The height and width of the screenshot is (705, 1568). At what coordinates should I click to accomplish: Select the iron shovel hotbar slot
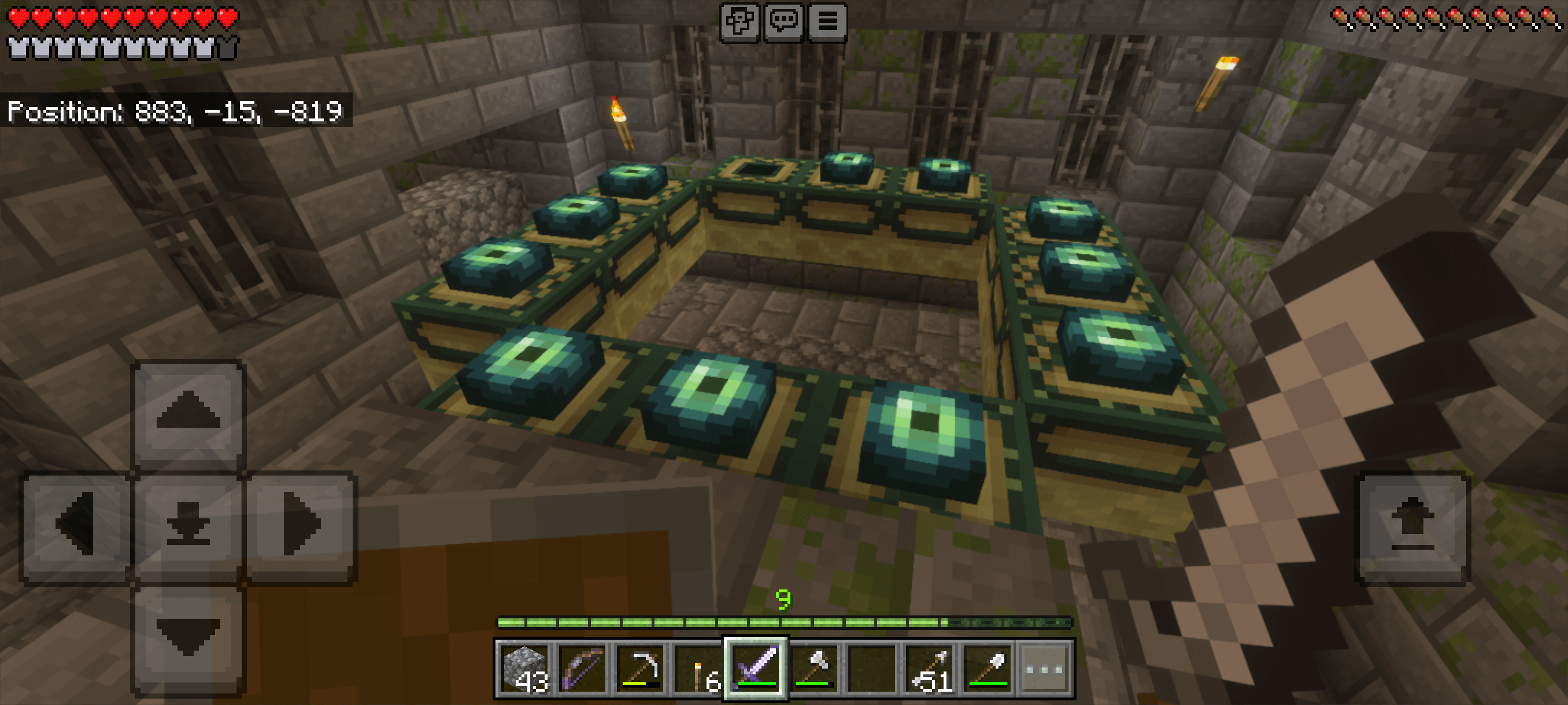(987, 669)
